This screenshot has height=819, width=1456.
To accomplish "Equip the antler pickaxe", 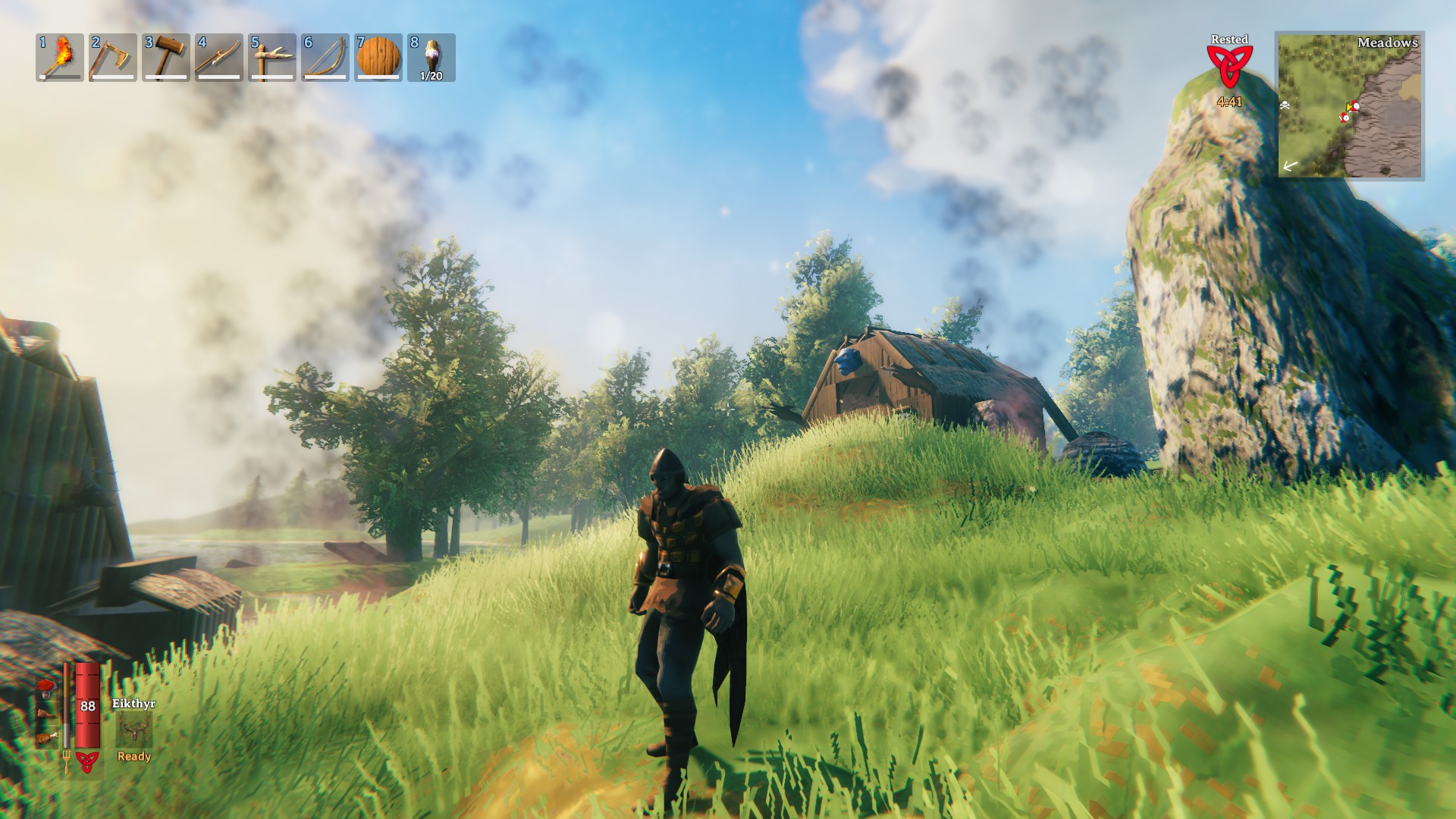I will click(272, 58).
